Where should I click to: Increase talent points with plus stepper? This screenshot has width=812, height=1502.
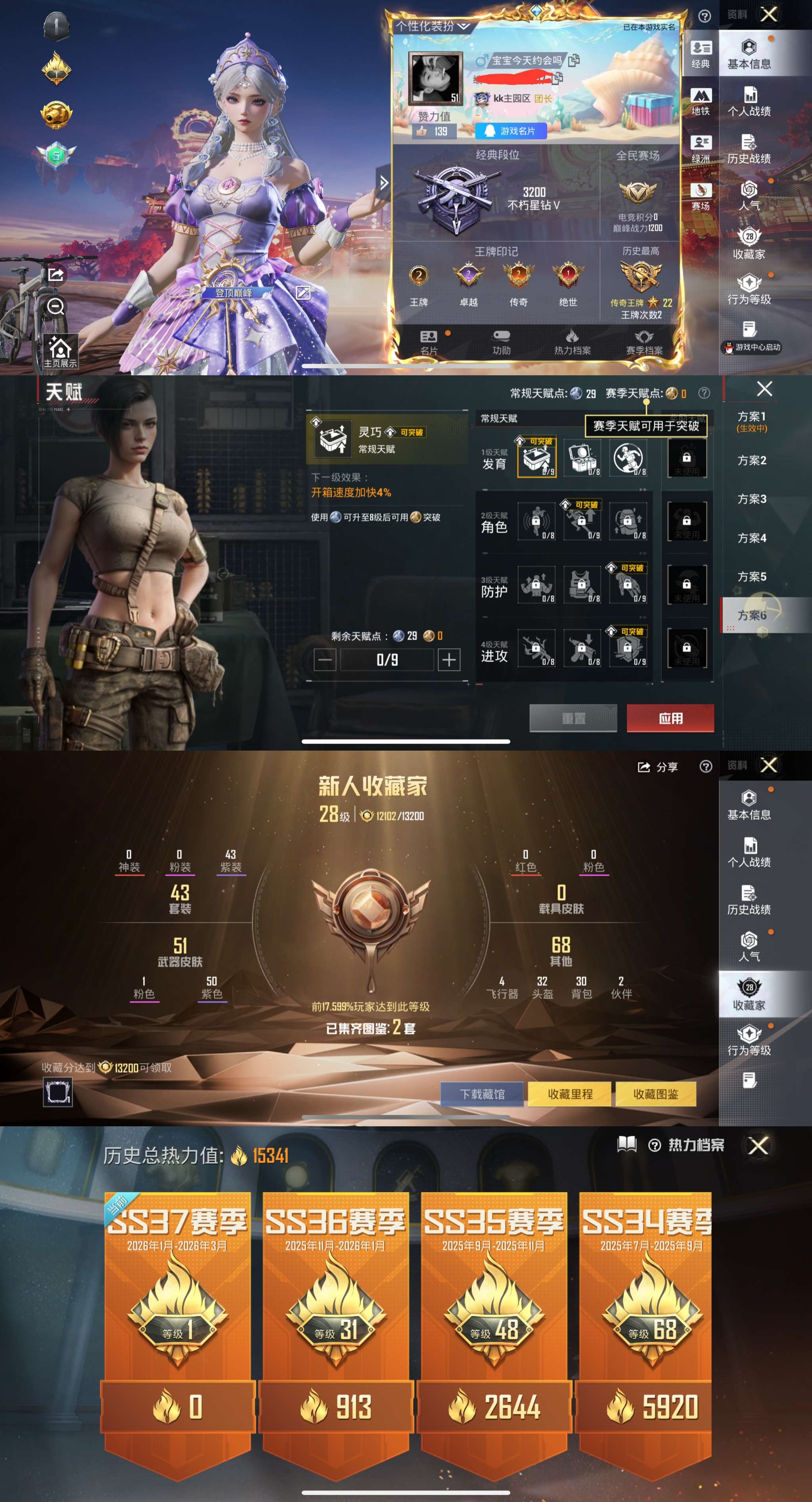point(450,659)
